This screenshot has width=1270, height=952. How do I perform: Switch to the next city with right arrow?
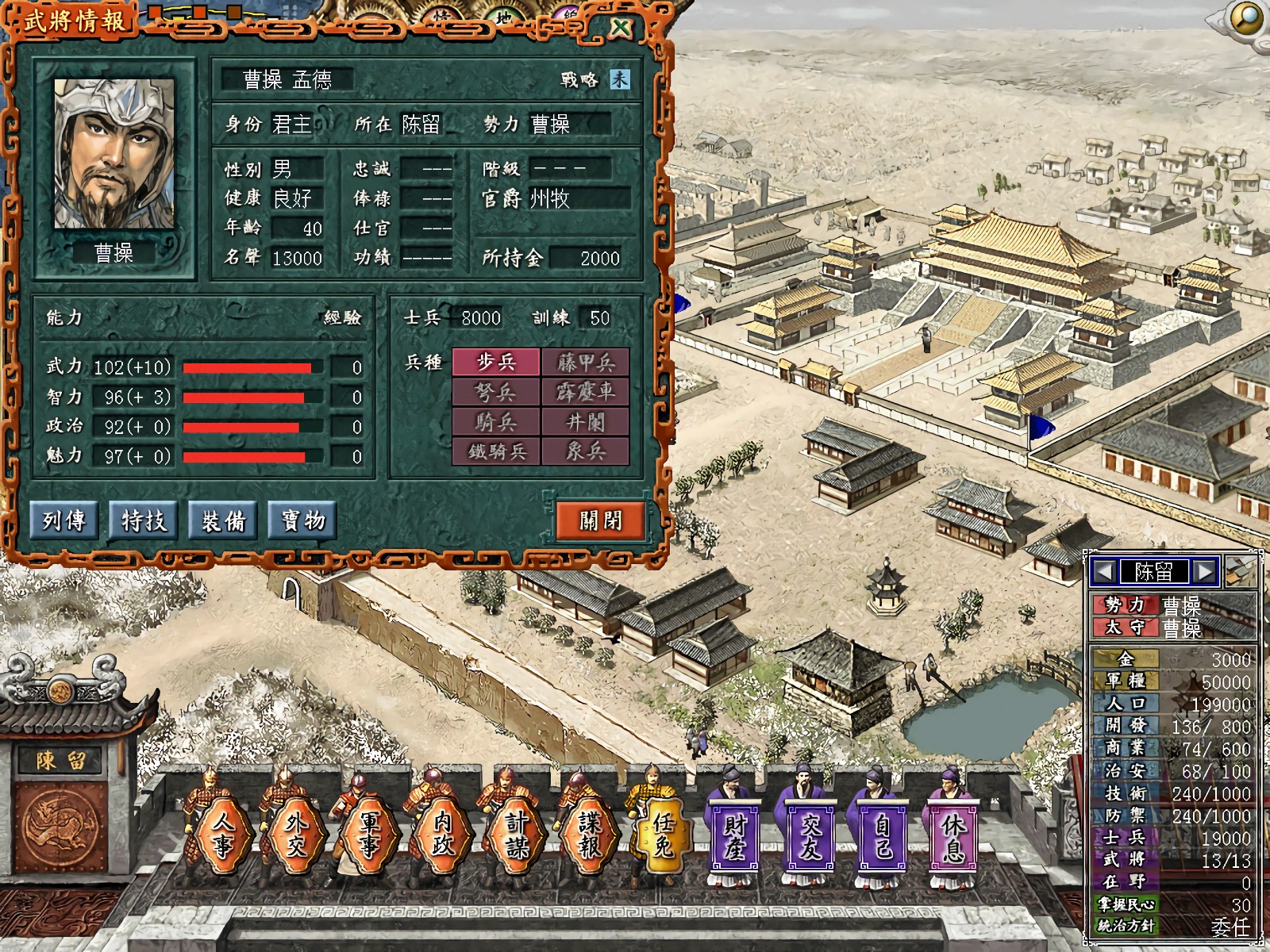click(x=1204, y=571)
